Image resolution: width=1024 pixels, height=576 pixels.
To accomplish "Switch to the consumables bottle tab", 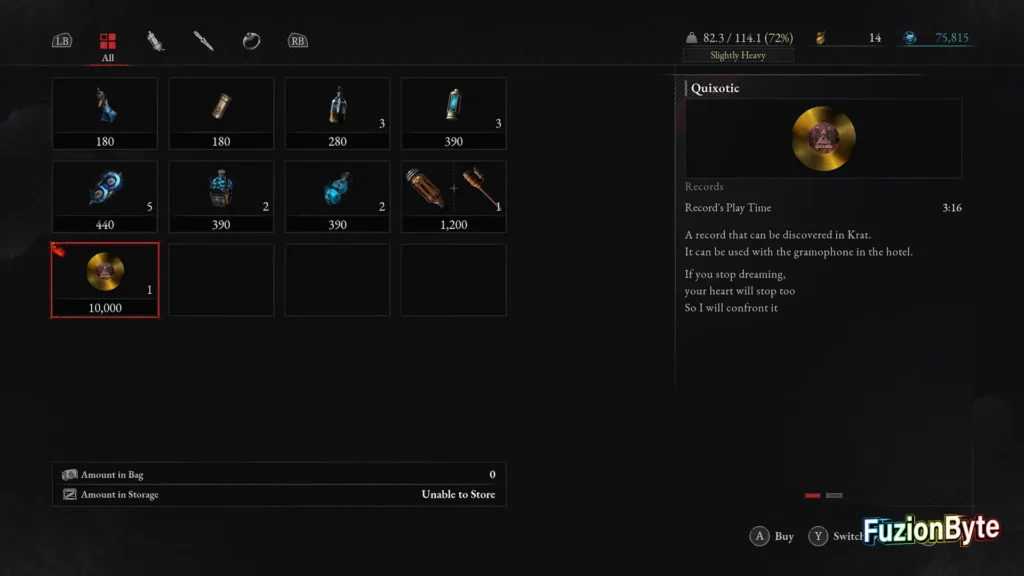I will [155, 41].
